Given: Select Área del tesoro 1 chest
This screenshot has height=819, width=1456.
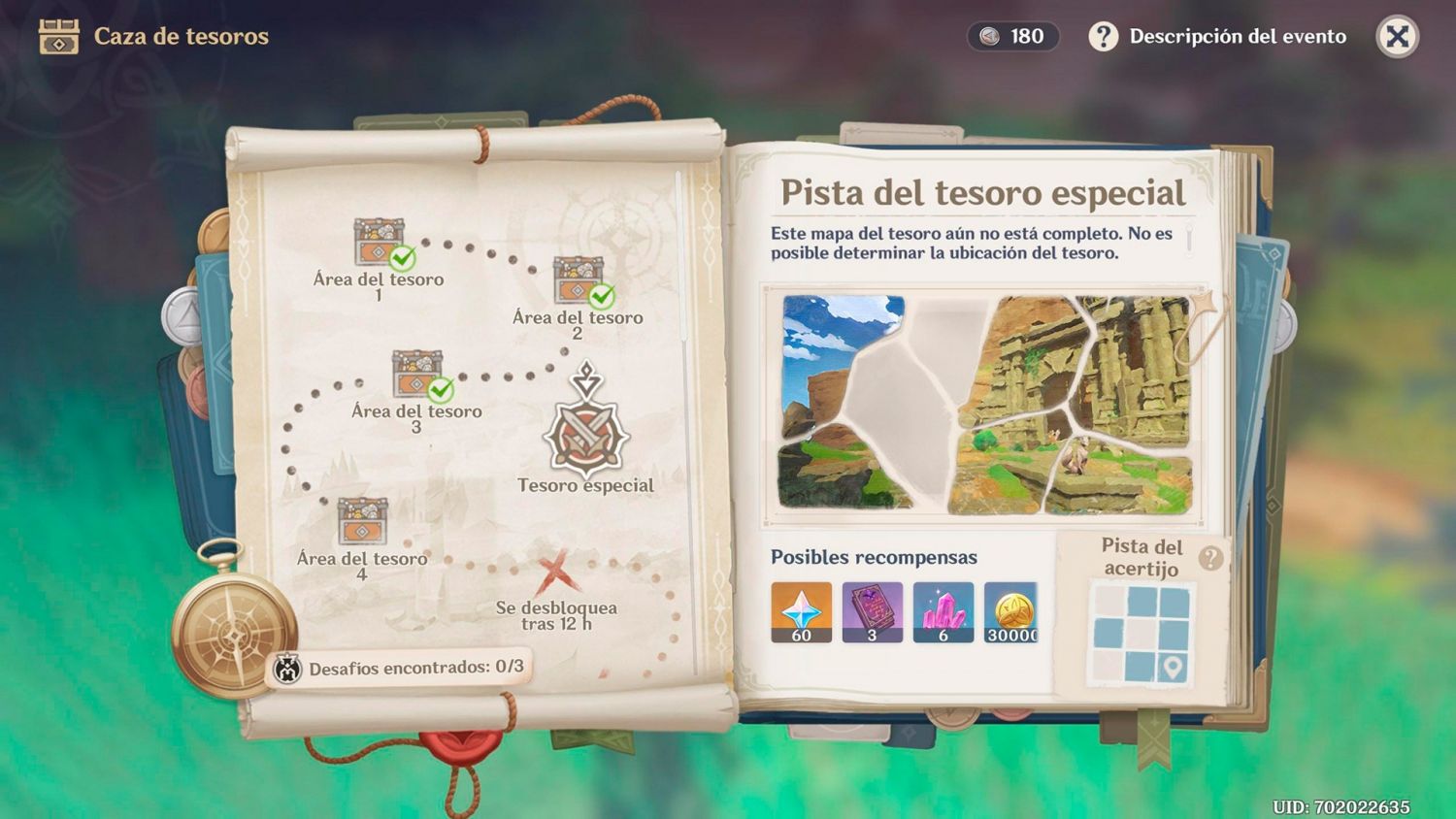Looking at the screenshot, I should point(380,243).
